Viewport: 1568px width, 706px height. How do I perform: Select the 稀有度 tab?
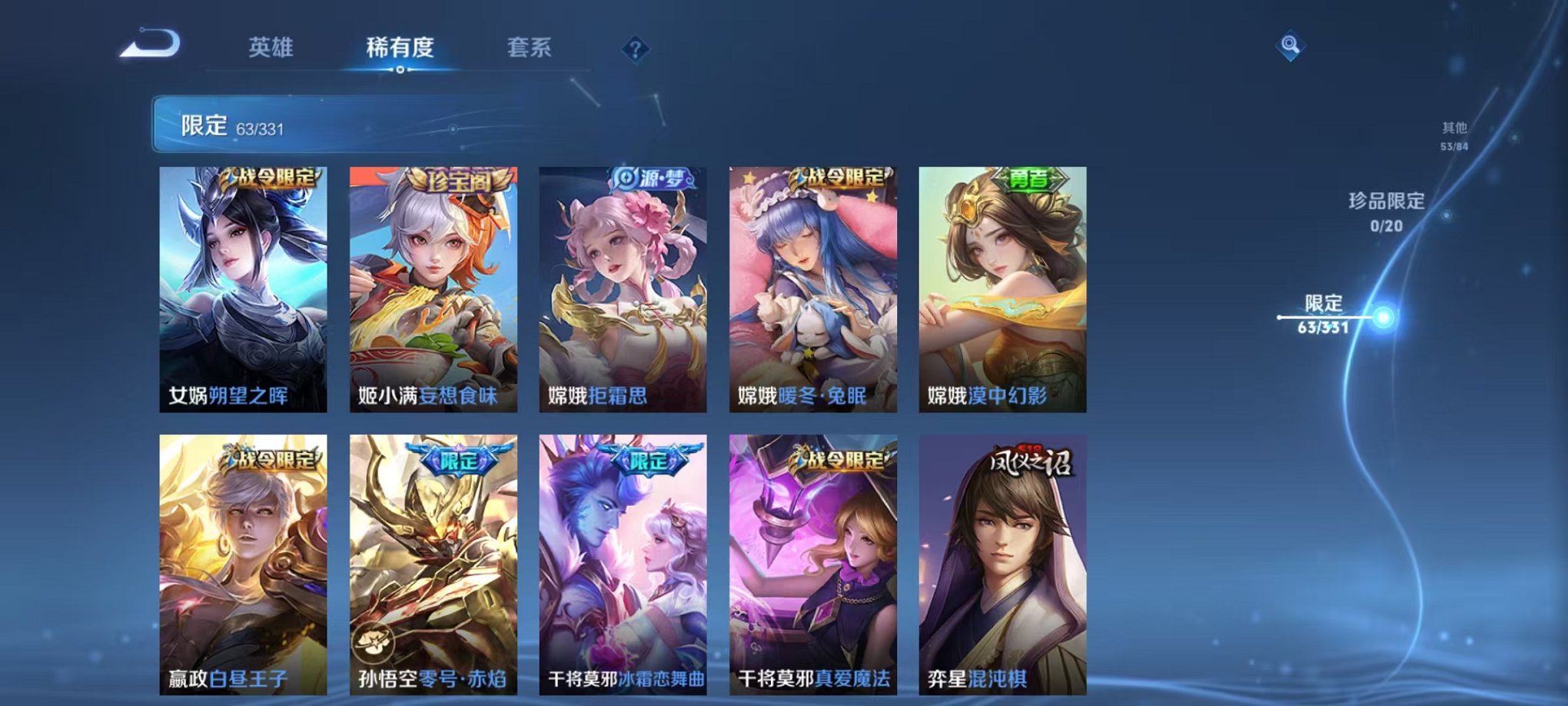point(400,46)
